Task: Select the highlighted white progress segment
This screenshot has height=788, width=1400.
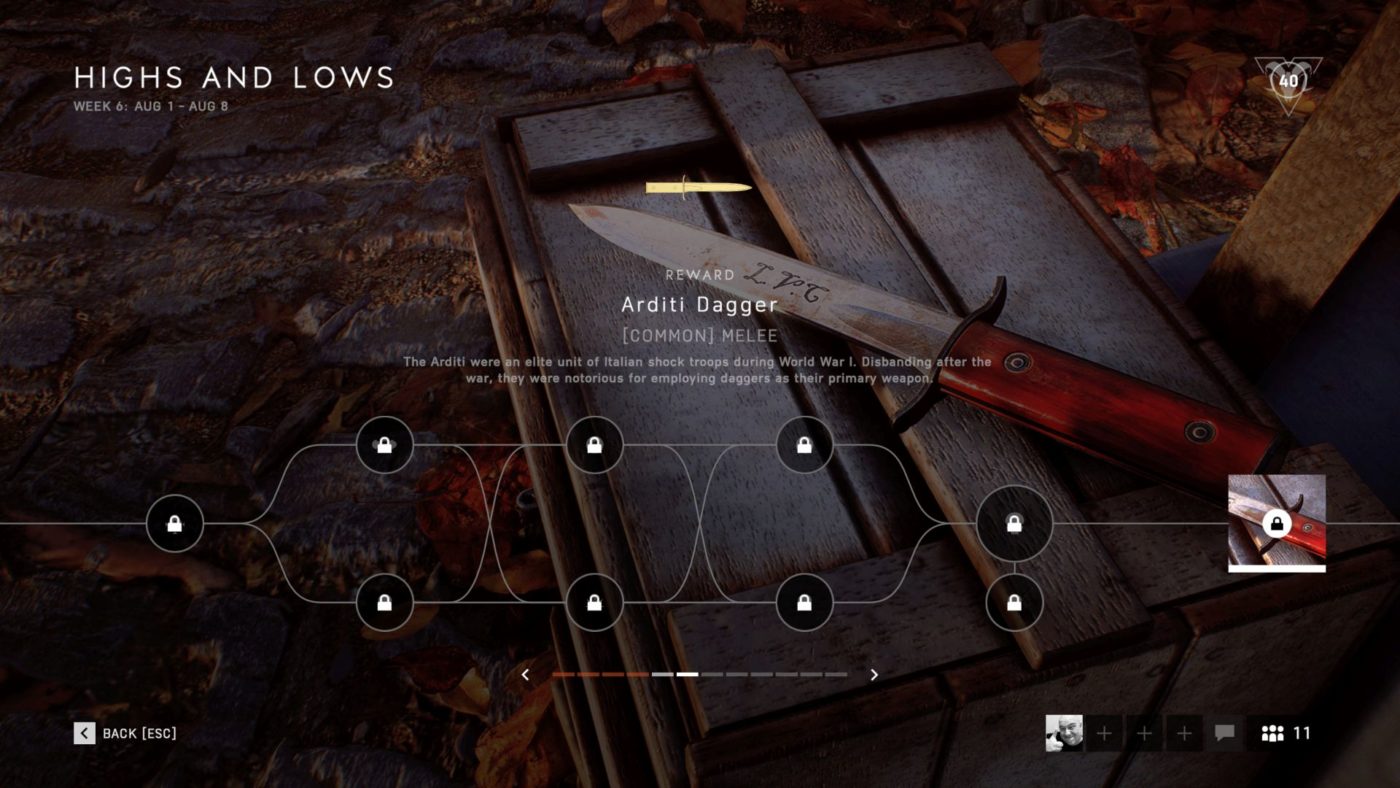Action: coord(689,674)
